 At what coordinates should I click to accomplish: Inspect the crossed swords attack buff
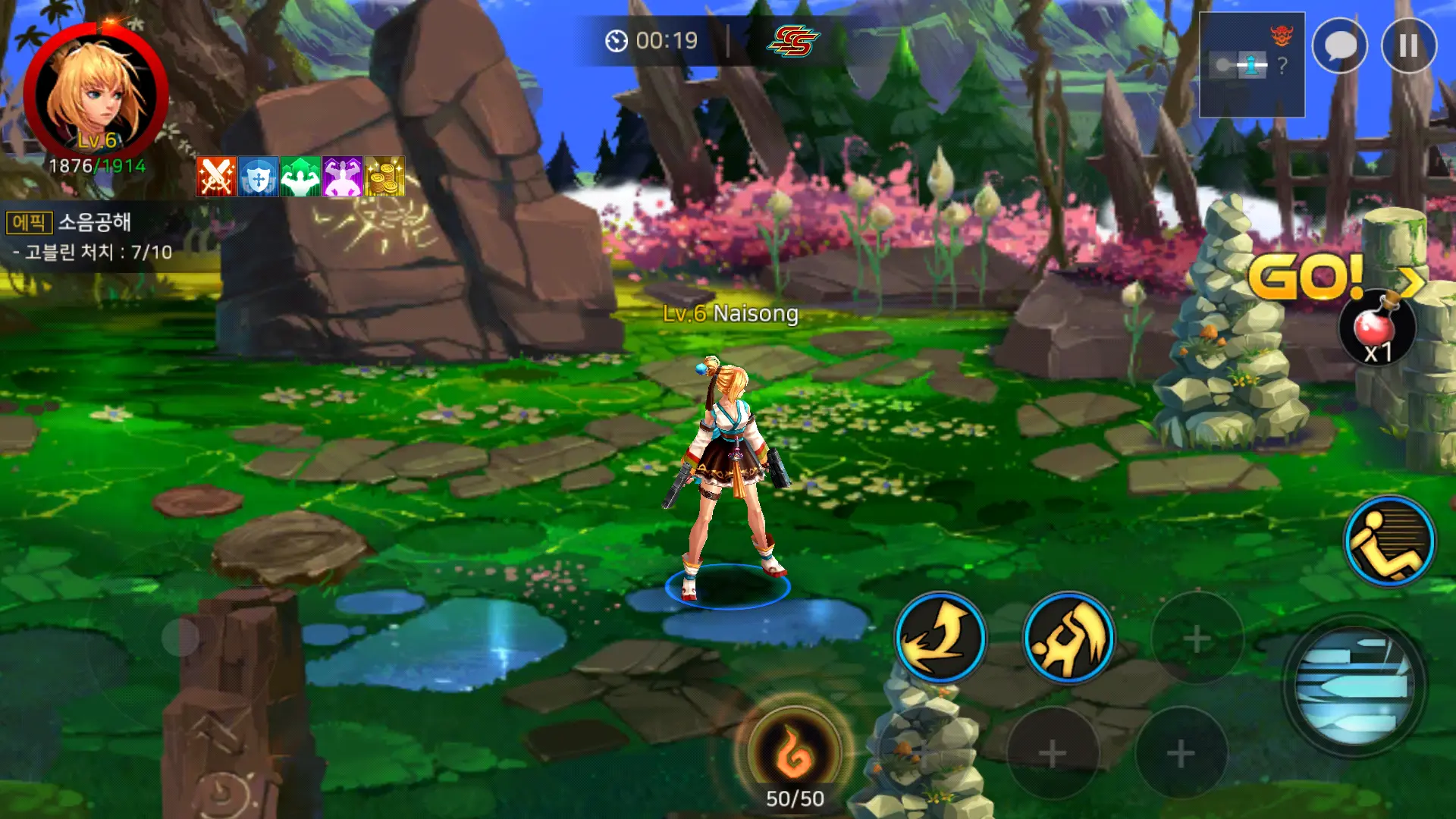click(216, 177)
